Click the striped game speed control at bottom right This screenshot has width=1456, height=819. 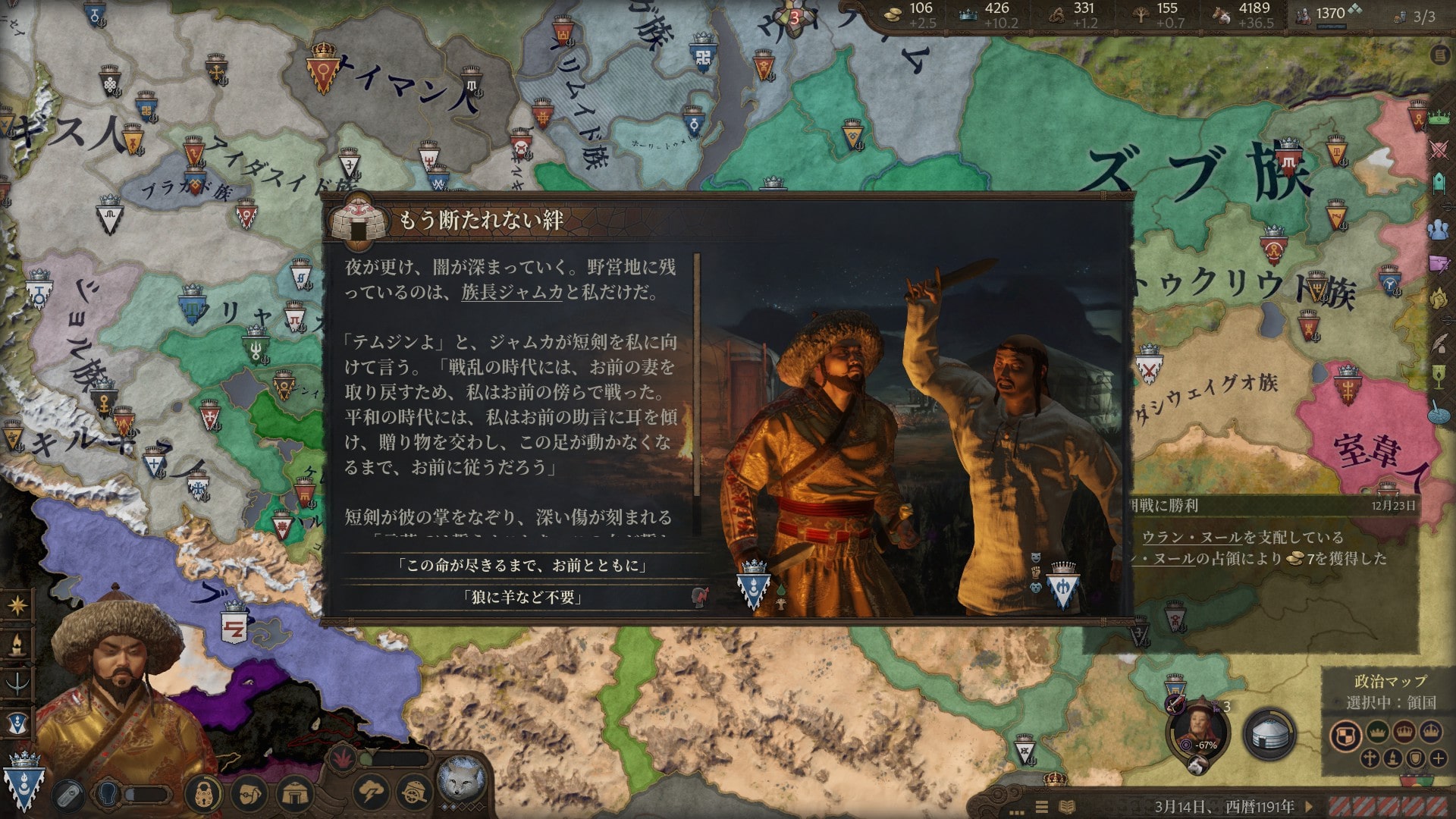click(1388, 805)
